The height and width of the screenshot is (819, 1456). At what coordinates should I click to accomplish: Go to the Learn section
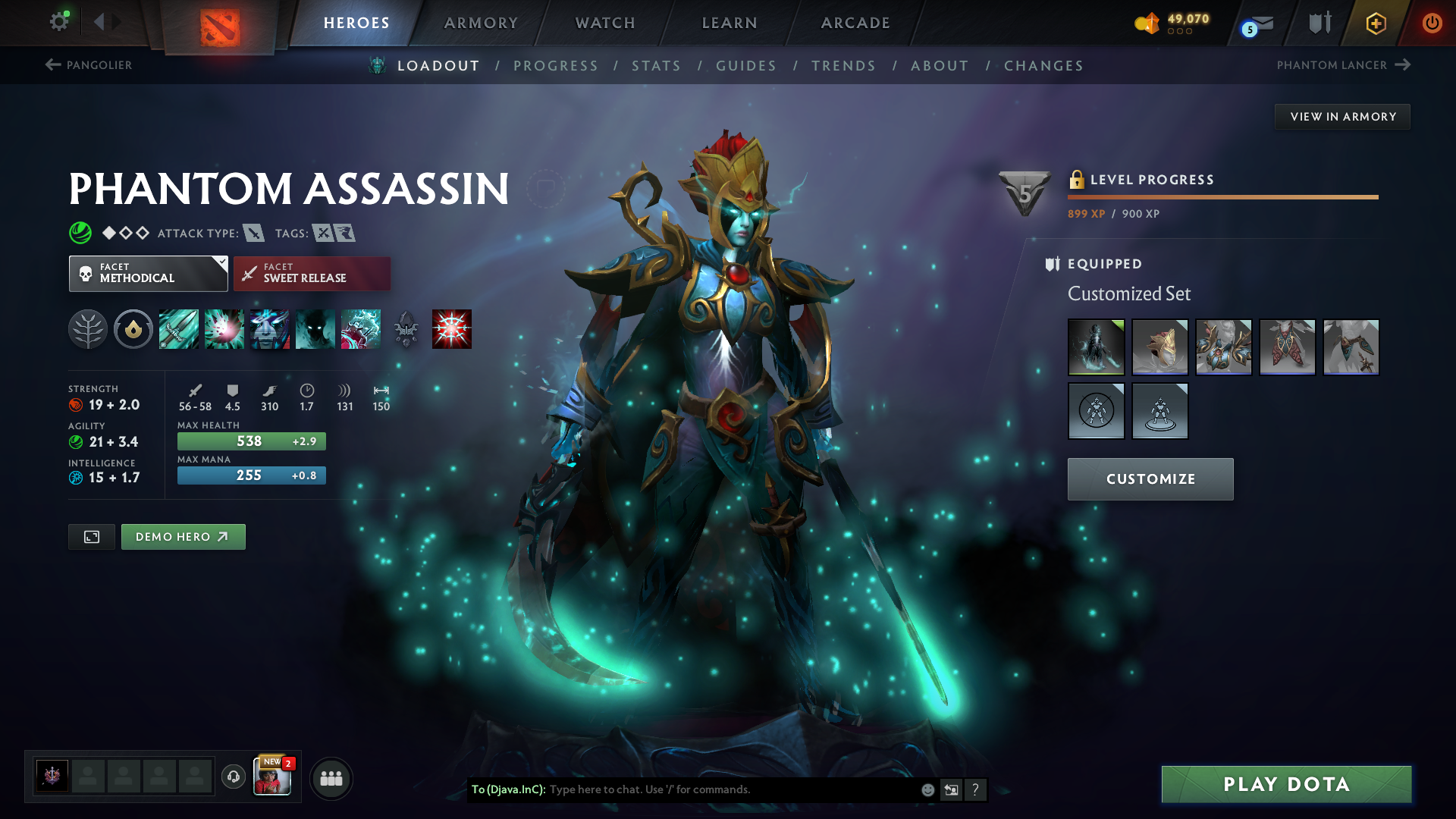(x=730, y=23)
